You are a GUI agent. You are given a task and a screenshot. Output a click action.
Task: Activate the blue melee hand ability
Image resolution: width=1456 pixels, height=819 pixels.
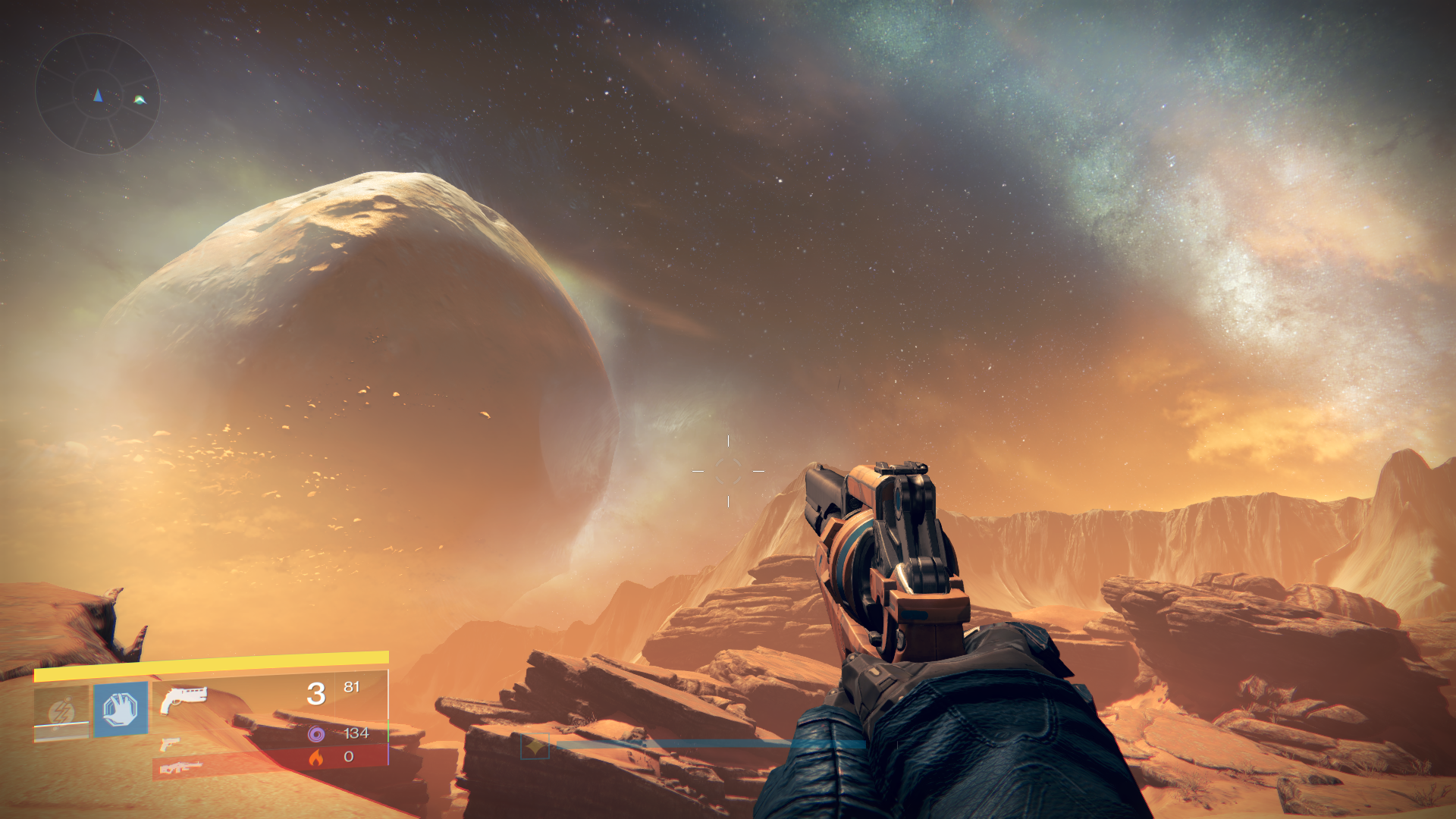click(x=121, y=709)
